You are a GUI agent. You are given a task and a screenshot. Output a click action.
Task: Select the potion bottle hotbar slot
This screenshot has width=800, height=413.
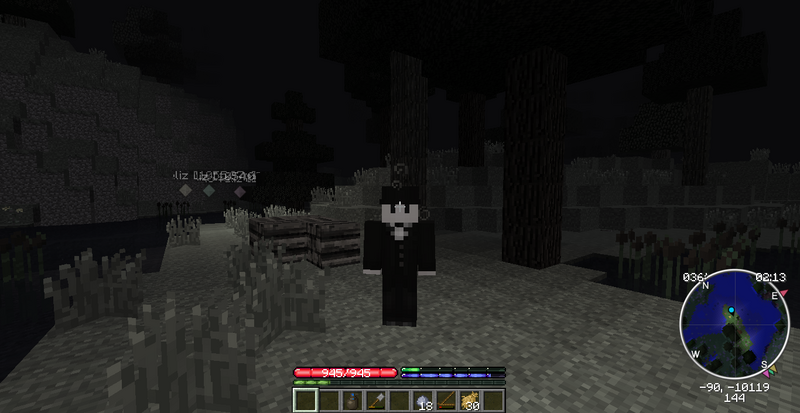pyautogui.click(x=353, y=401)
